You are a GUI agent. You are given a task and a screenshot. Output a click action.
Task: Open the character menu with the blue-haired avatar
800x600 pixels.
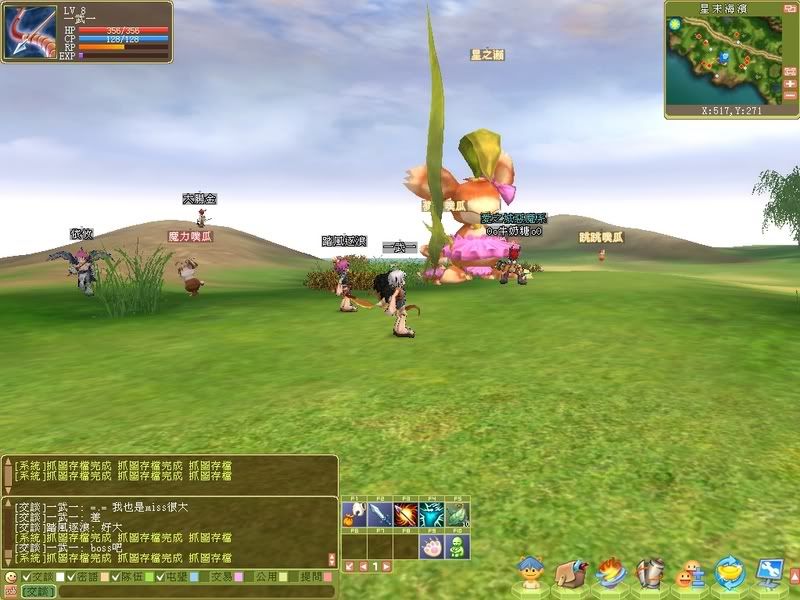[532, 573]
